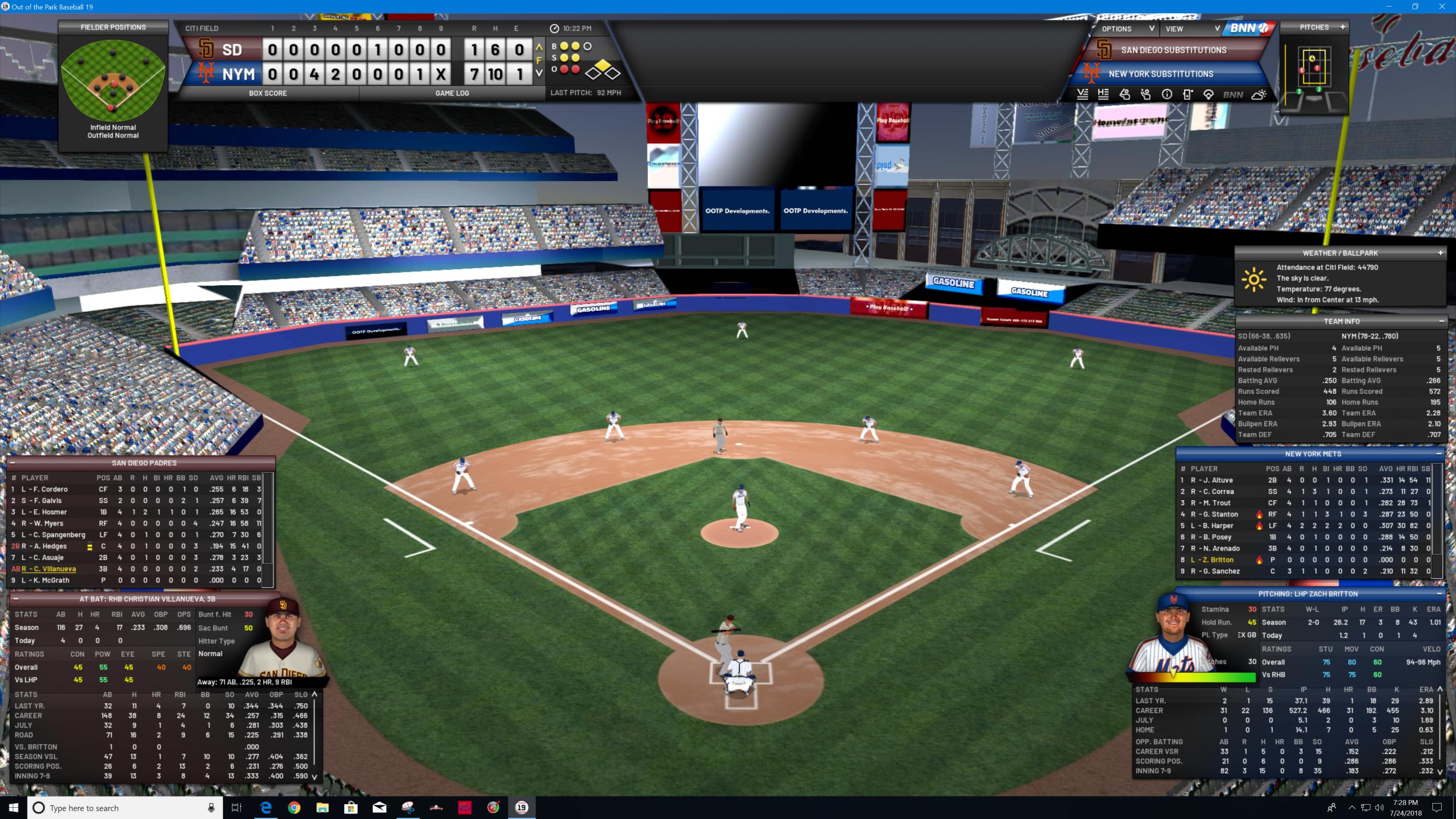Click the BNN network logo button

coord(1249,28)
